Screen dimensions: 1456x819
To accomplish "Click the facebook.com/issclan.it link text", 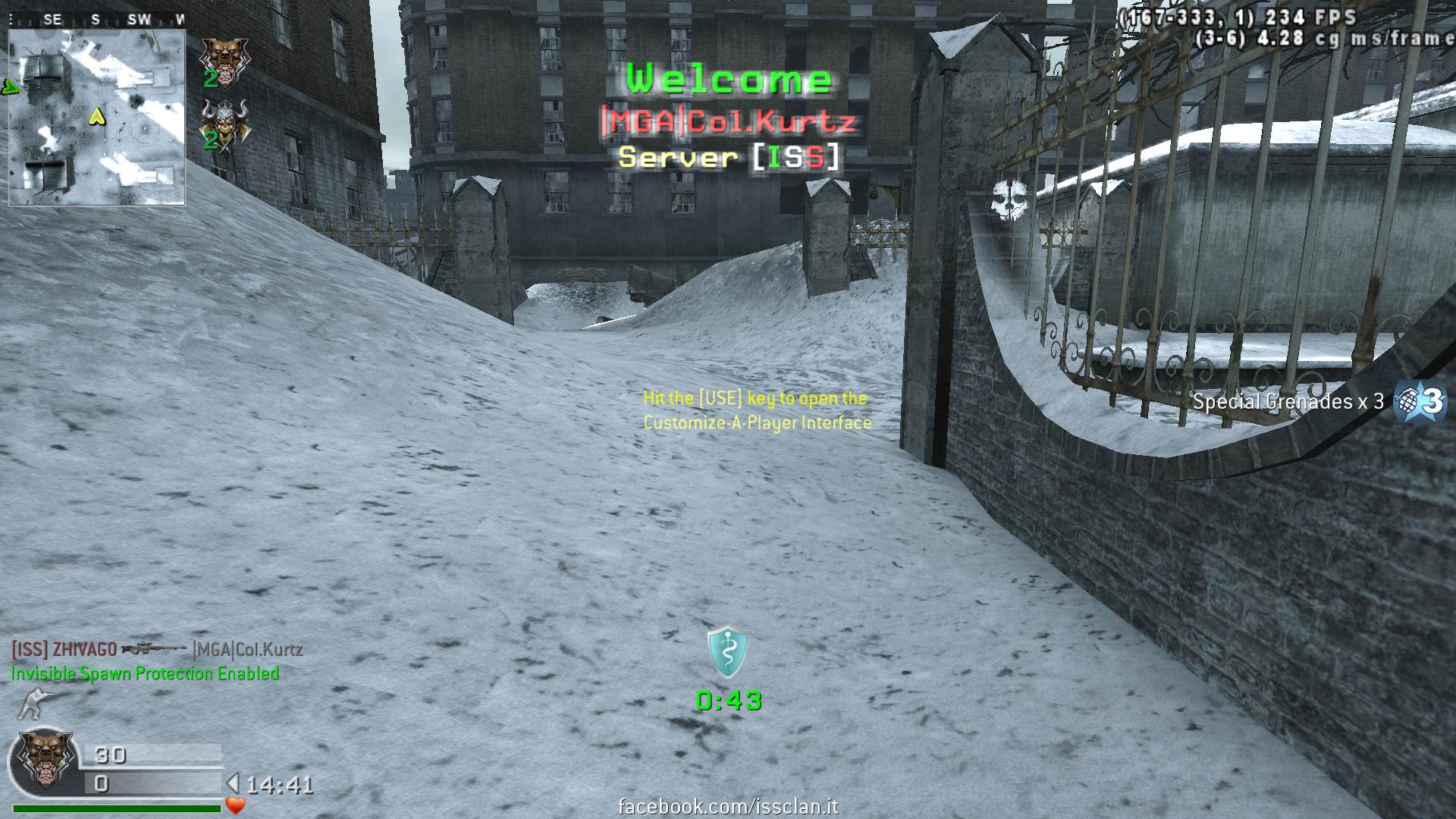I will [x=728, y=806].
